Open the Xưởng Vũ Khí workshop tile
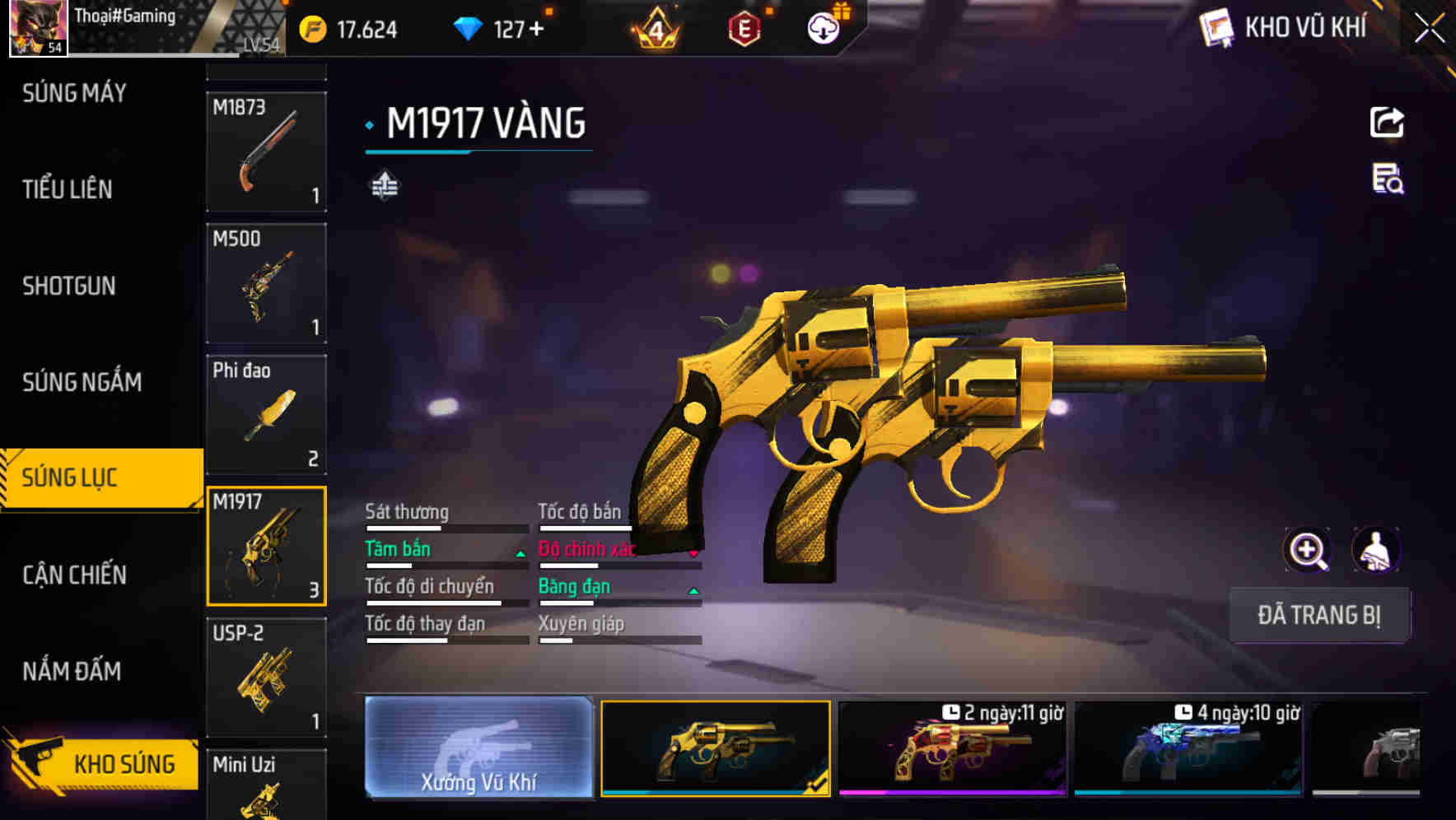The image size is (1456, 820). (478, 747)
